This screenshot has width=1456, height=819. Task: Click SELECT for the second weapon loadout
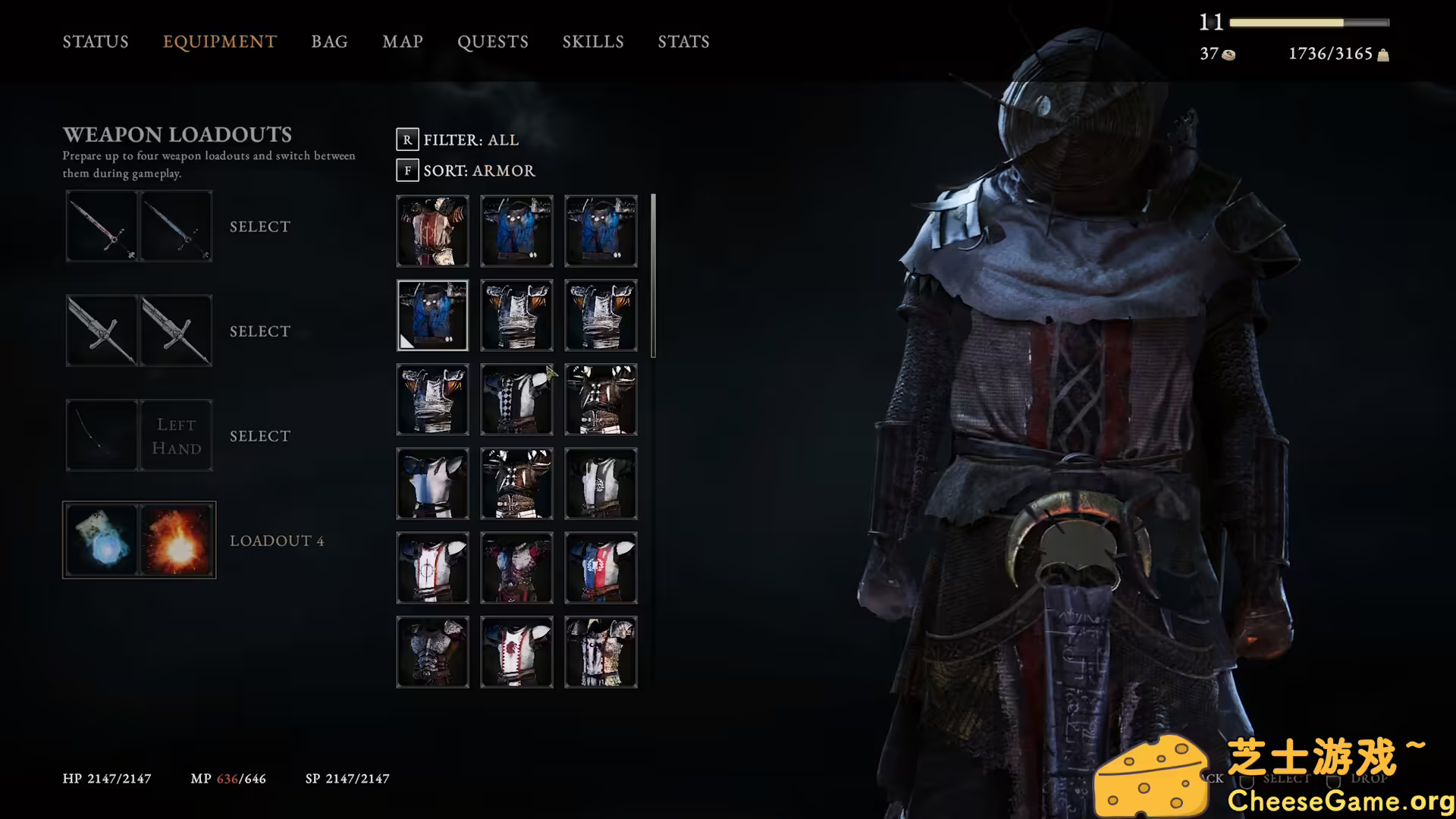click(259, 331)
